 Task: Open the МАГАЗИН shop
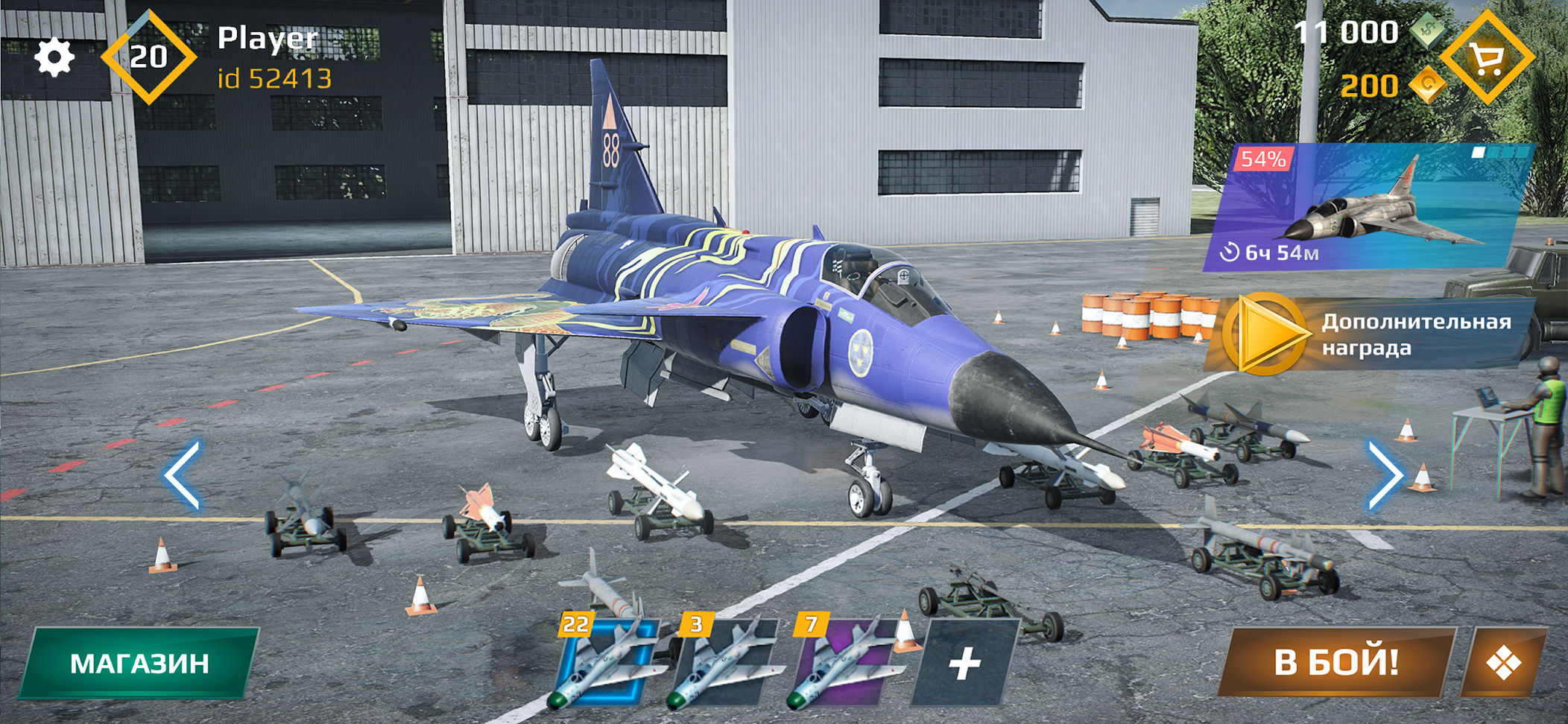click(139, 663)
